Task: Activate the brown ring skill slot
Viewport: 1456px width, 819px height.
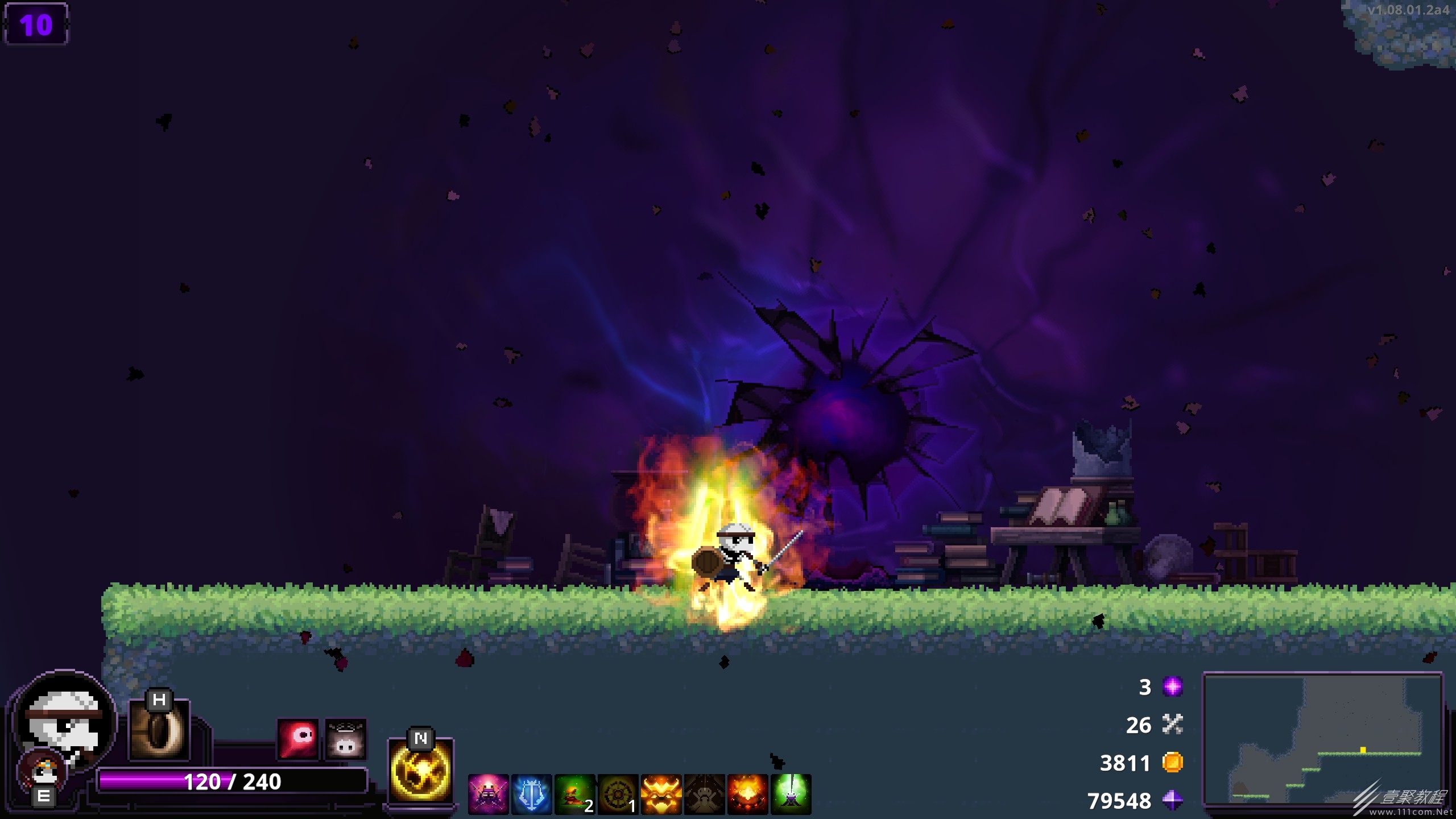Action: (159, 730)
